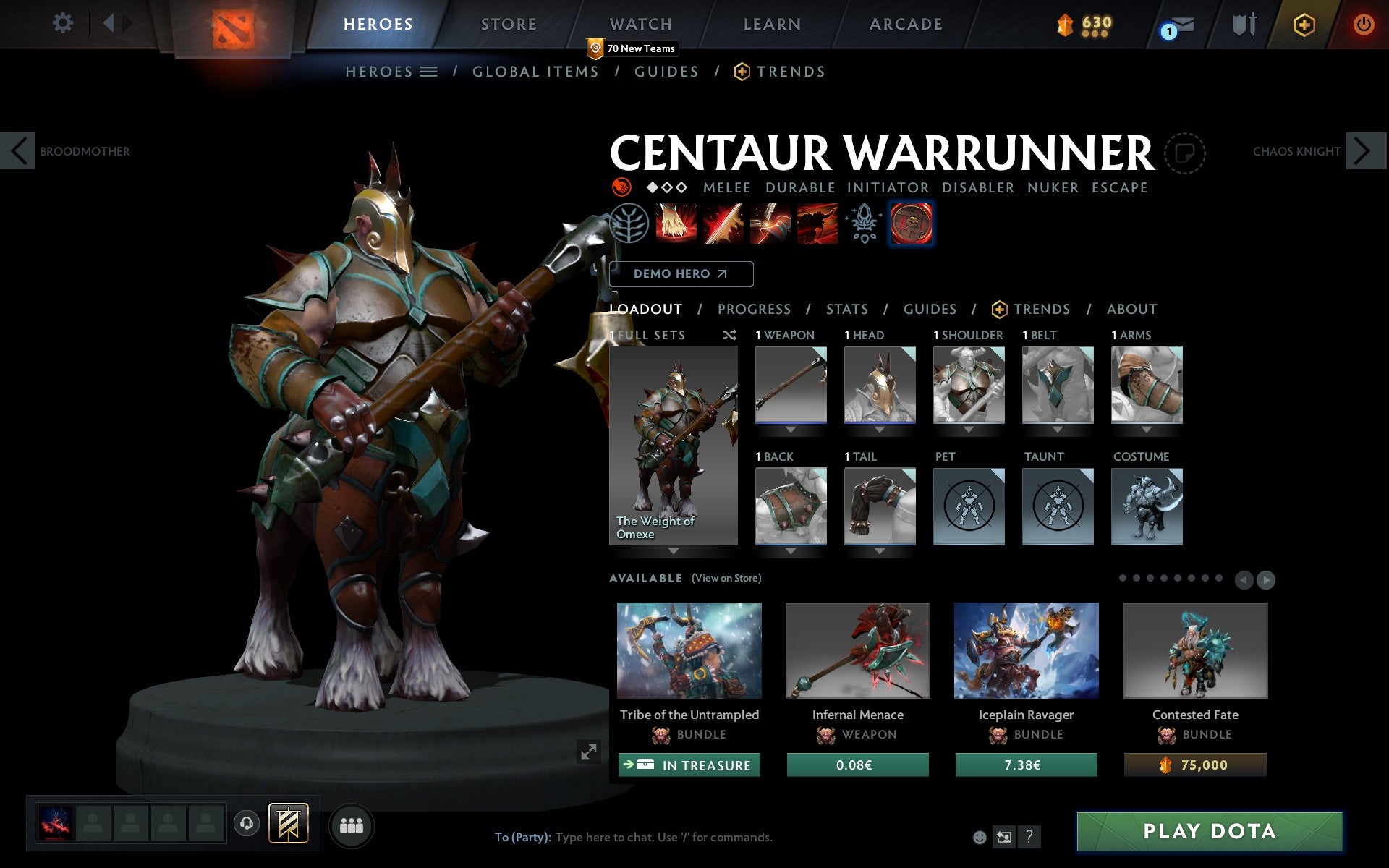Open the Aghanim's Scepter upgrade icon
1389x868 pixels.
[862, 224]
